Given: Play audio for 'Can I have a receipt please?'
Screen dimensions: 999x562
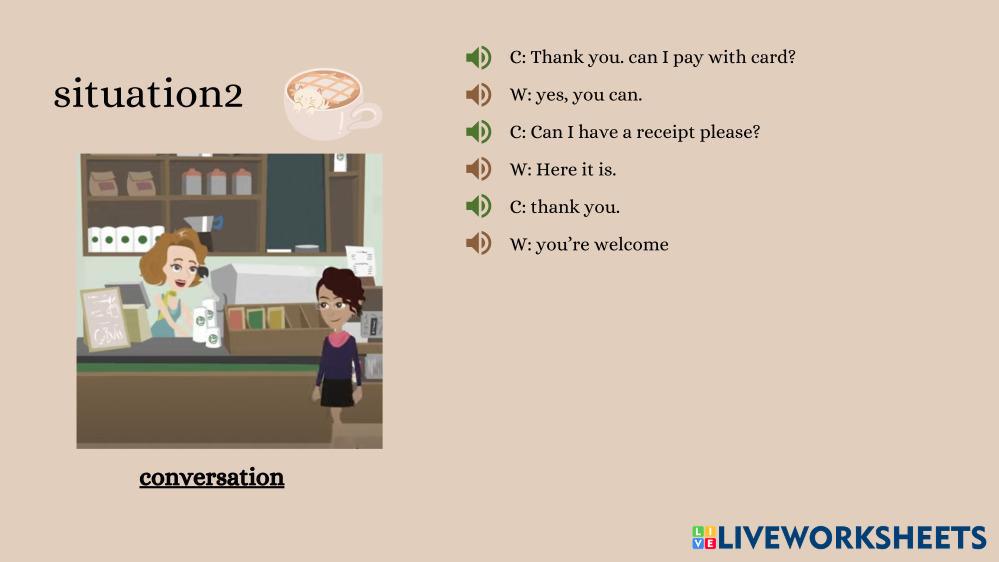Looking at the screenshot, I should click(x=478, y=132).
